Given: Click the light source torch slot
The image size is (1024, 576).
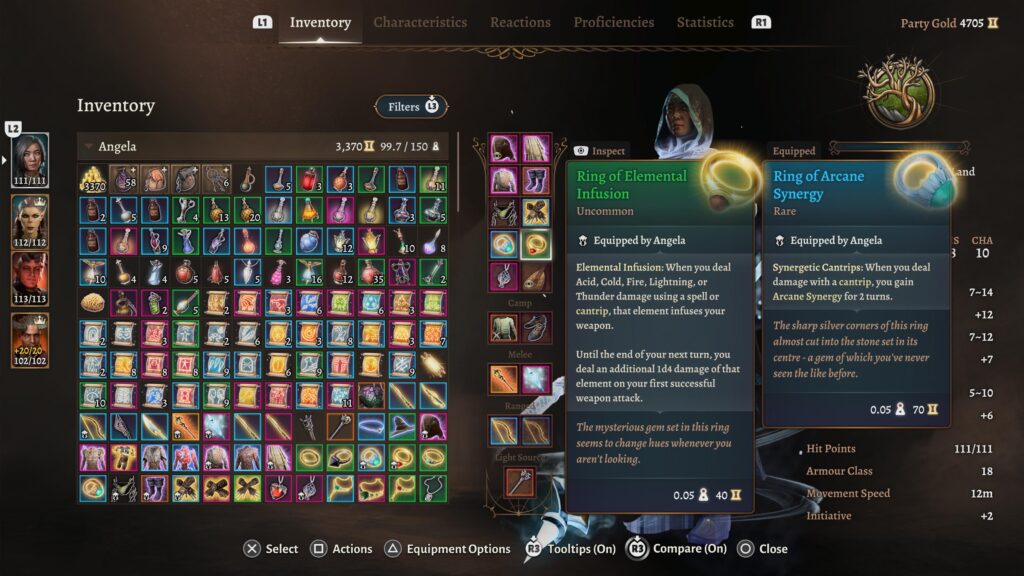Looking at the screenshot, I should coord(520,481).
